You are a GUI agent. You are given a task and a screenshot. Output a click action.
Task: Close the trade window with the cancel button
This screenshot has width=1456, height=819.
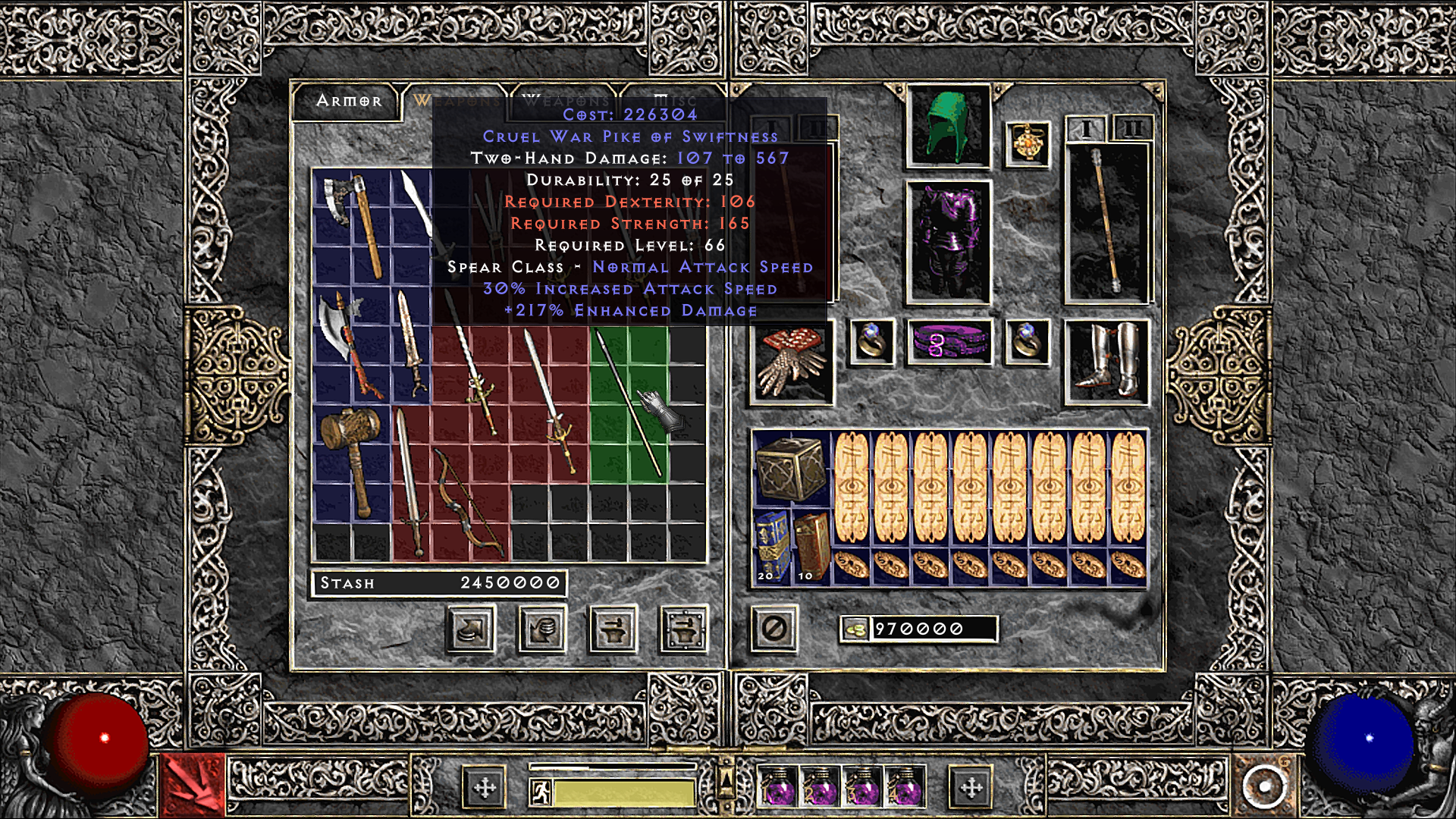click(x=774, y=629)
